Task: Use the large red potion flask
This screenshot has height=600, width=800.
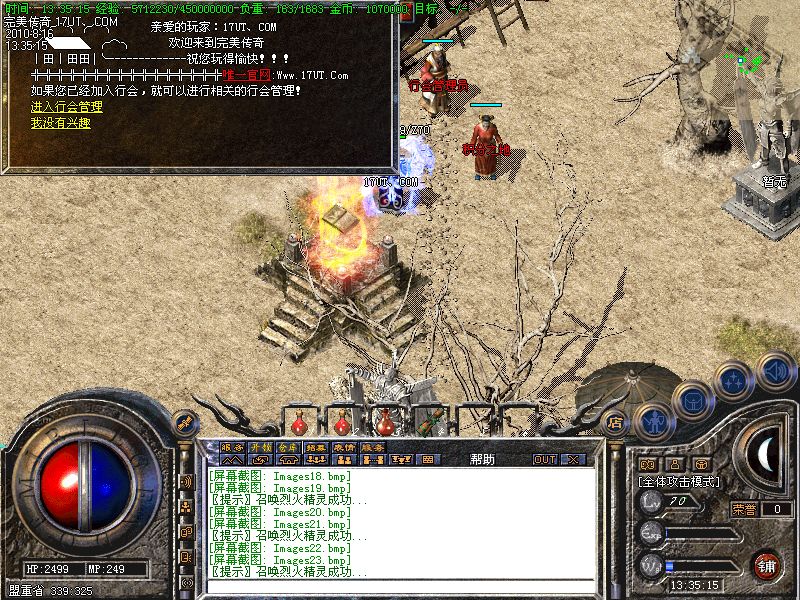Action: (386, 419)
